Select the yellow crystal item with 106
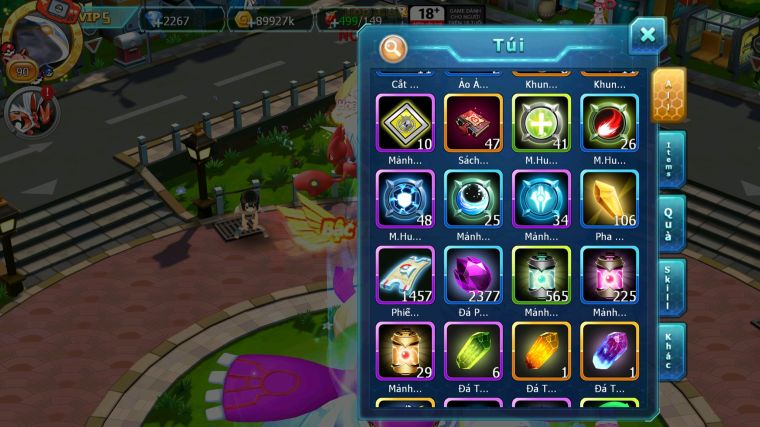Viewport: 760px width, 427px height. (609, 199)
